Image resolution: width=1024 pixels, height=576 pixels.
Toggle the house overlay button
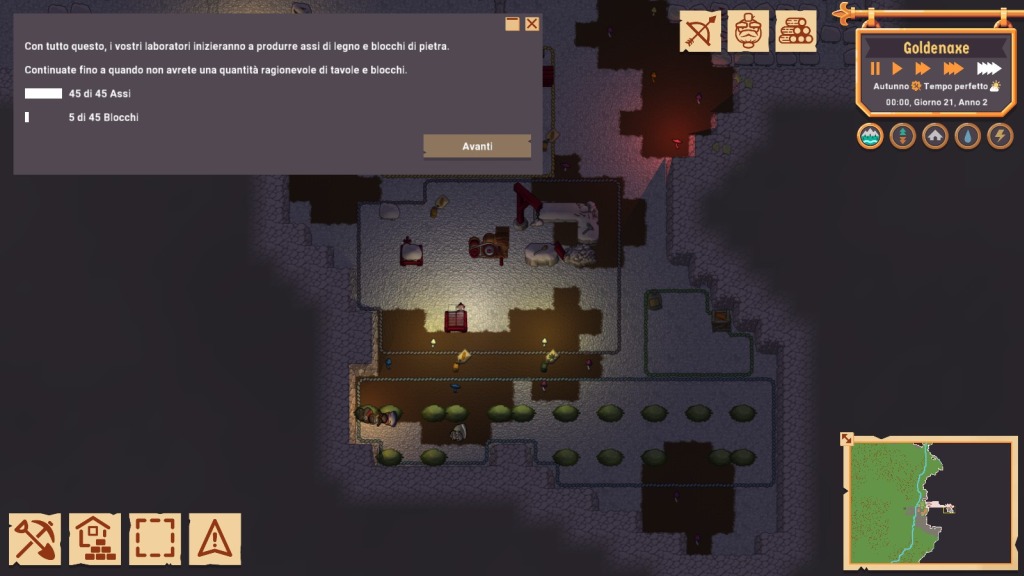(x=935, y=136)
